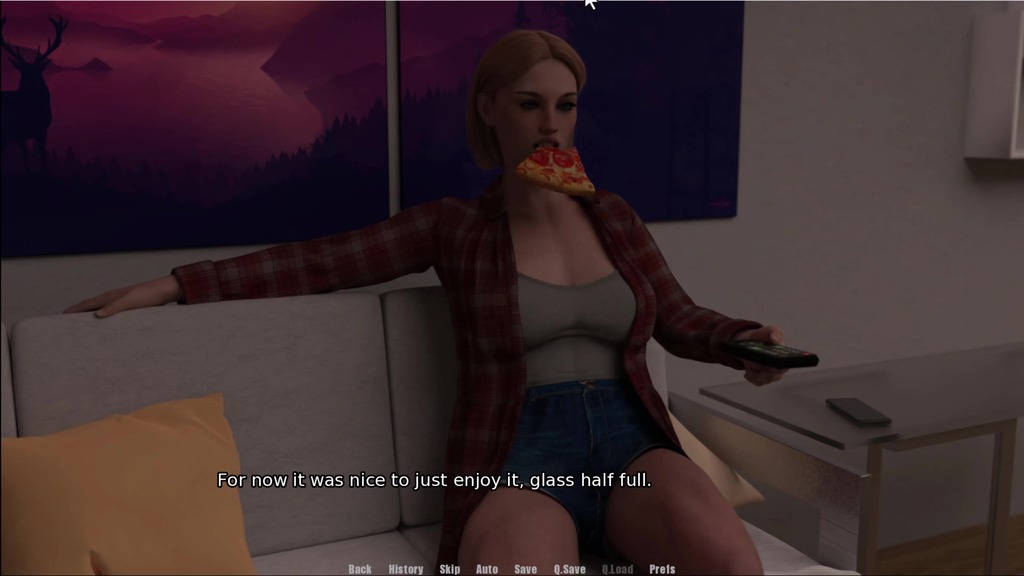Go back with the Back button
The image size is (1024, 576).
pos(360,569)
